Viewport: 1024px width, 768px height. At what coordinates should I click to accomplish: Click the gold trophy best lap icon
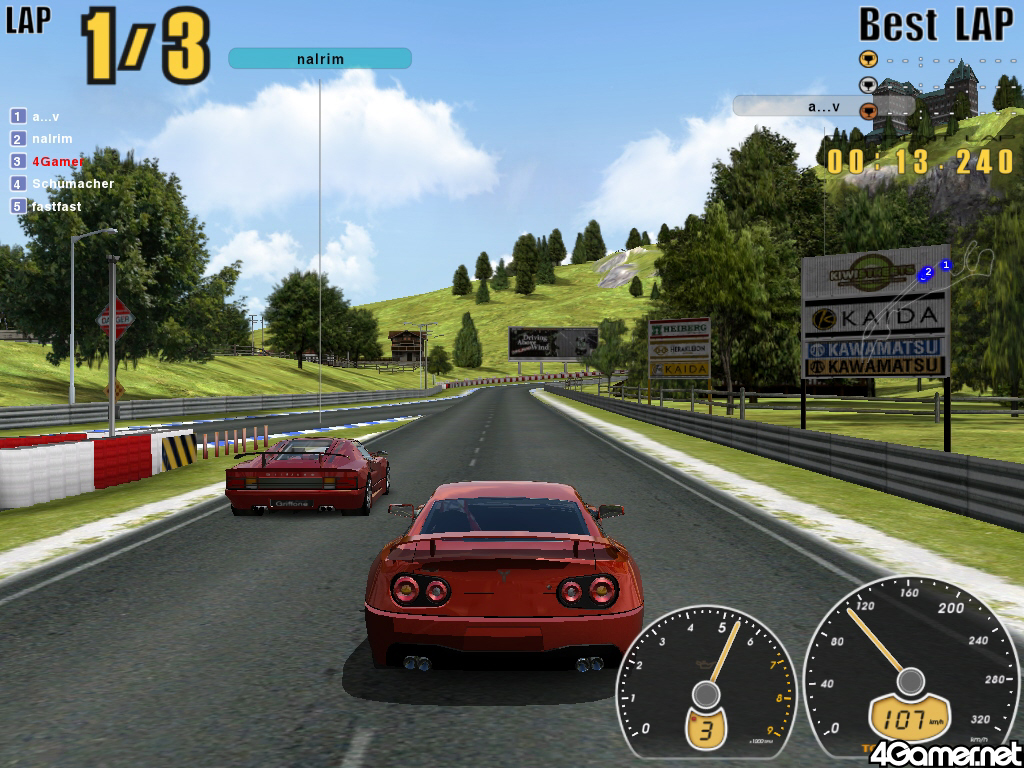[868, 58]
